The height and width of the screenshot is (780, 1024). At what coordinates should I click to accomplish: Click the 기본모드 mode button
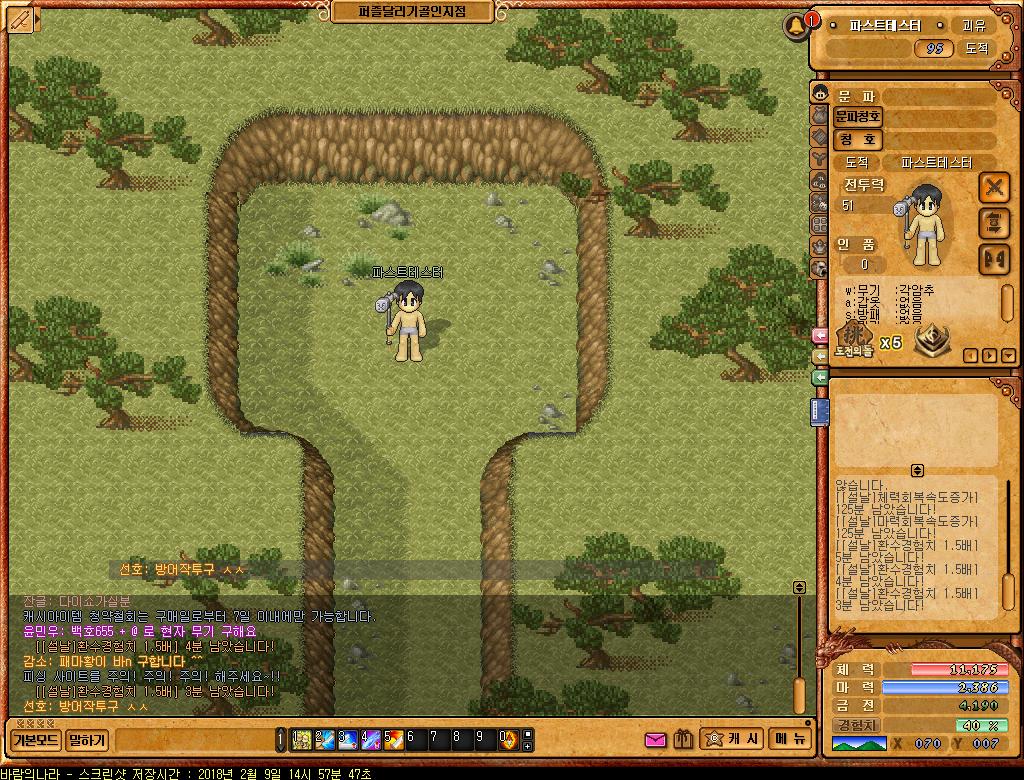pos(35,740)
